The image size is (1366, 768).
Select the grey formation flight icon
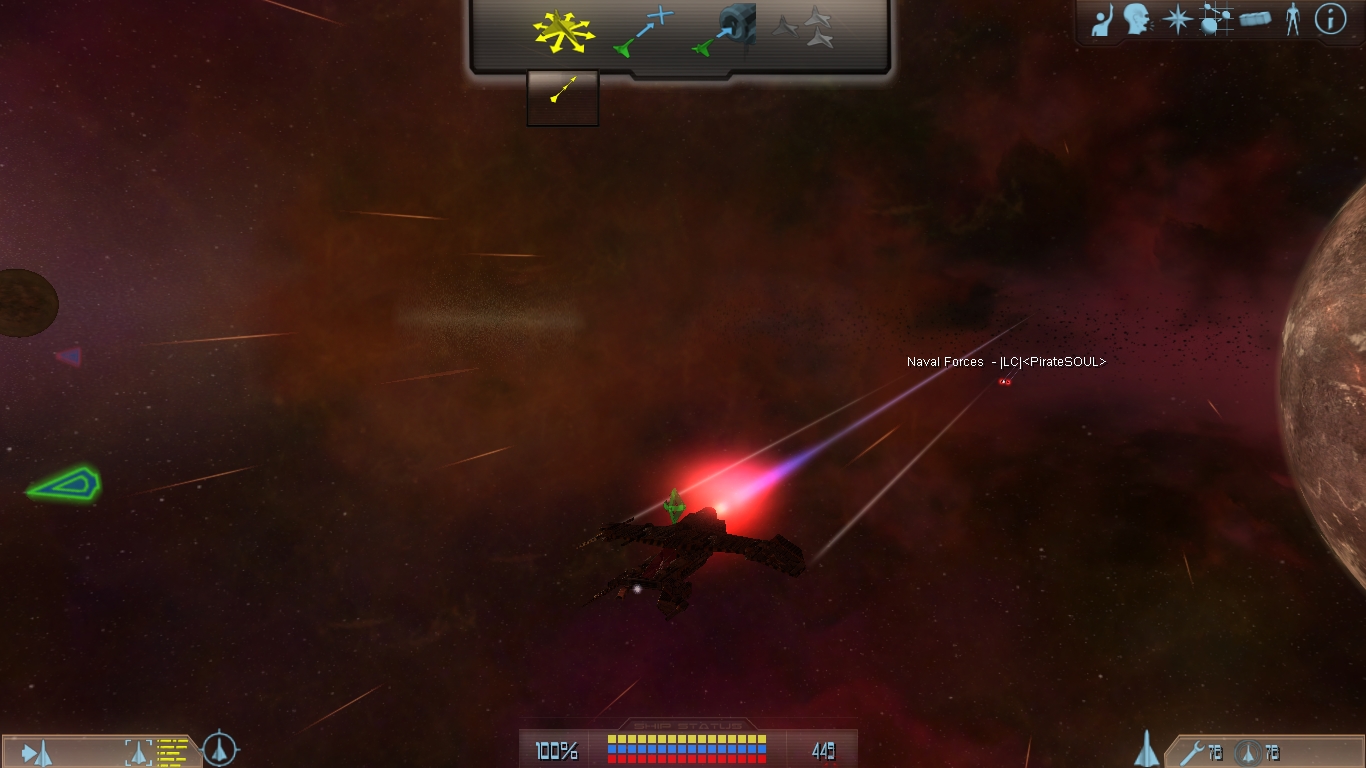[x=804, y=30]
